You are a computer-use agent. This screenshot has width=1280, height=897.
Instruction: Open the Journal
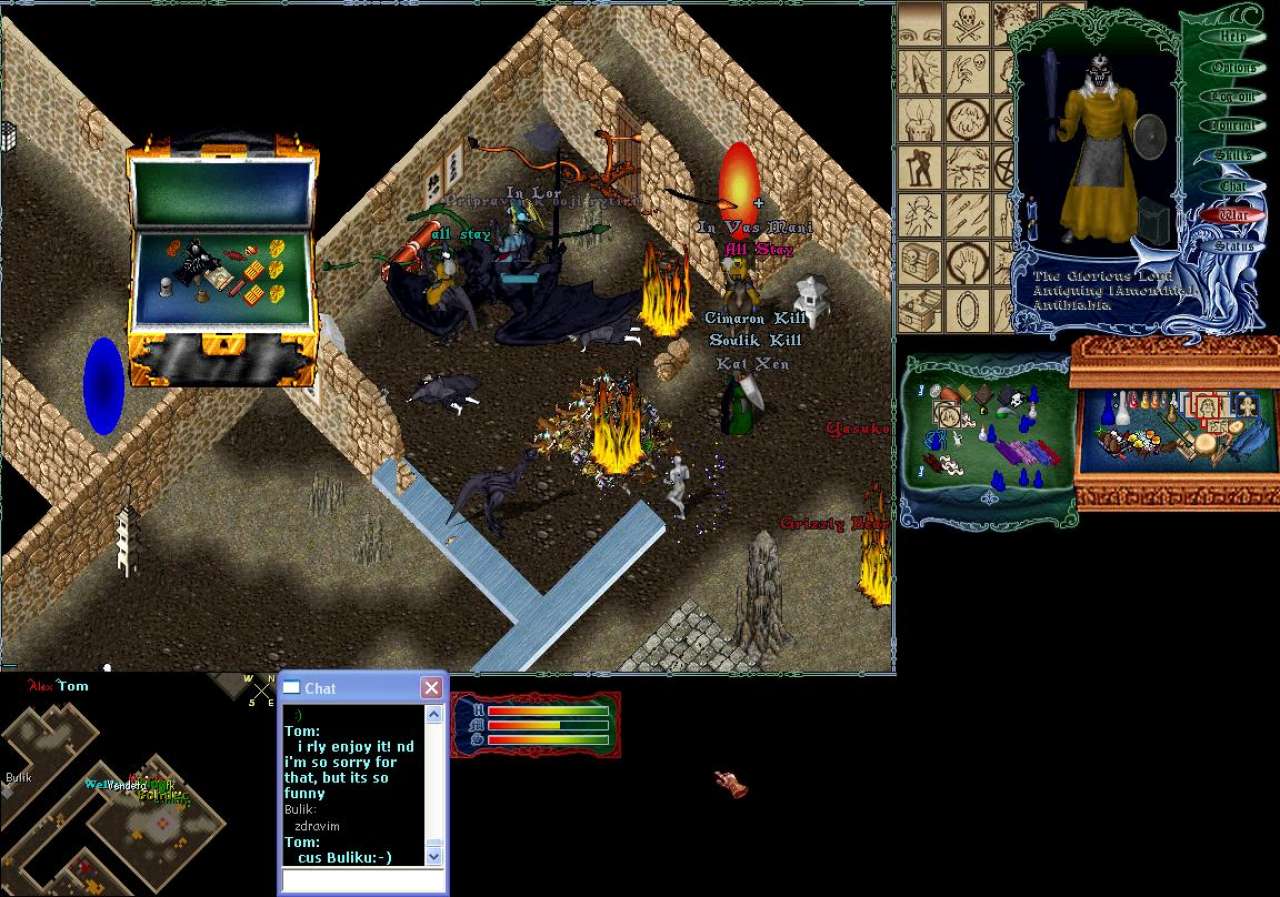pos(1233,126)
